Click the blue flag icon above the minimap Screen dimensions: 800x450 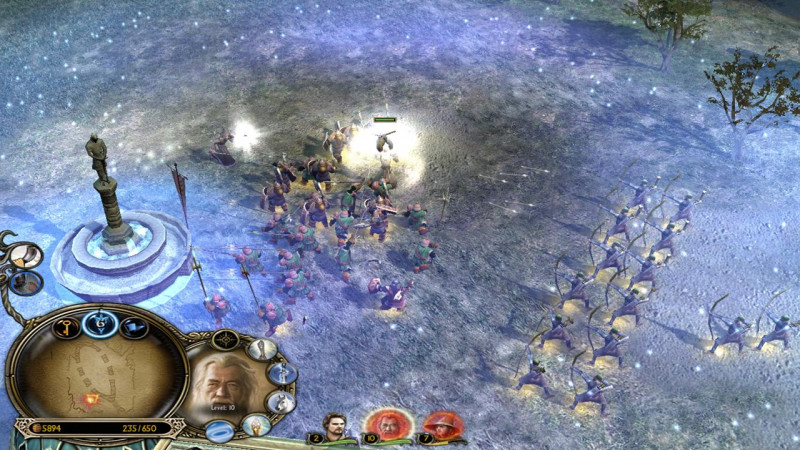134,327
